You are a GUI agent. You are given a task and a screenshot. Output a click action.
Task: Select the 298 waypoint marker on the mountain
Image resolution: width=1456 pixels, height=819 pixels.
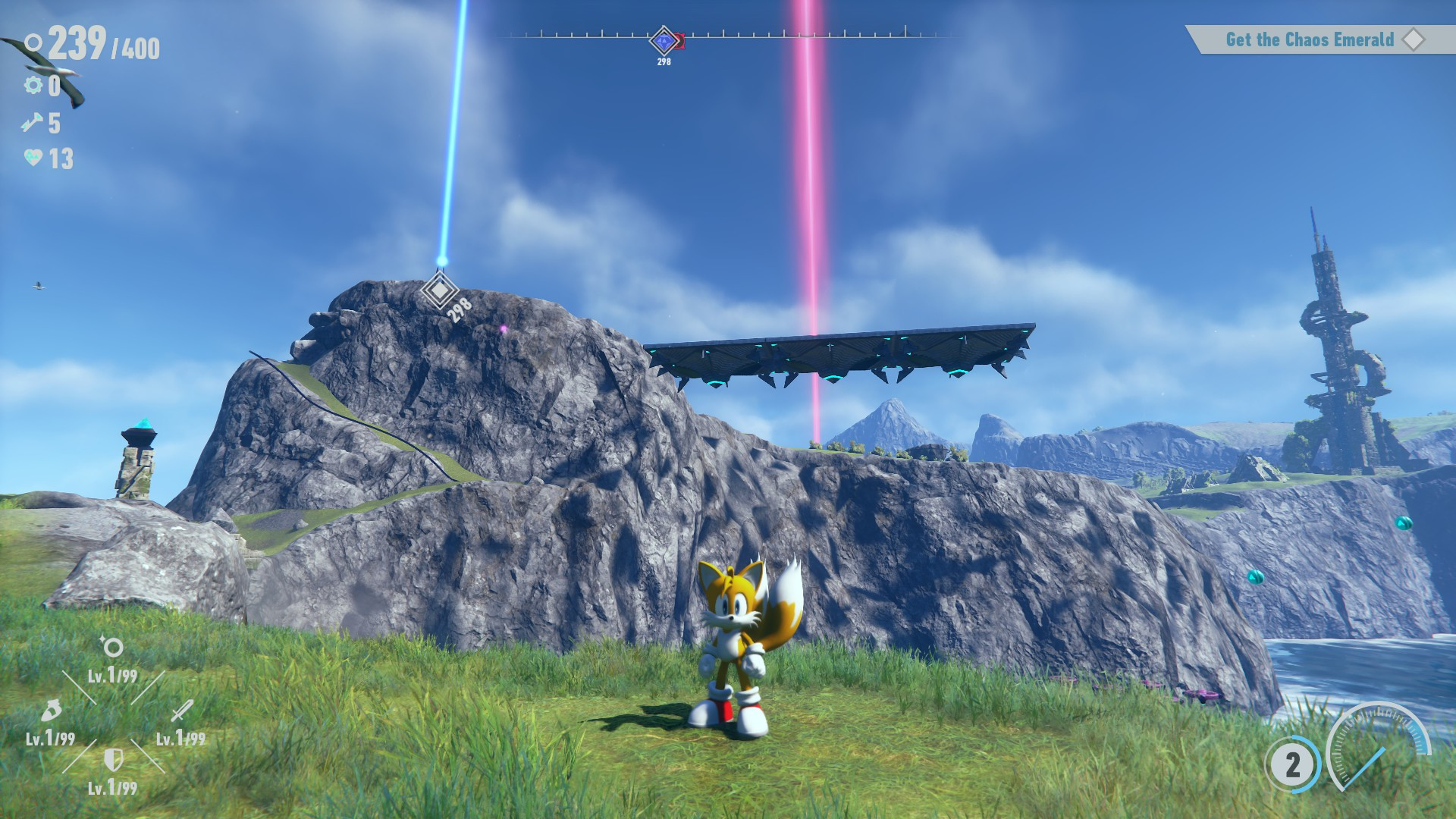(441, 290)
